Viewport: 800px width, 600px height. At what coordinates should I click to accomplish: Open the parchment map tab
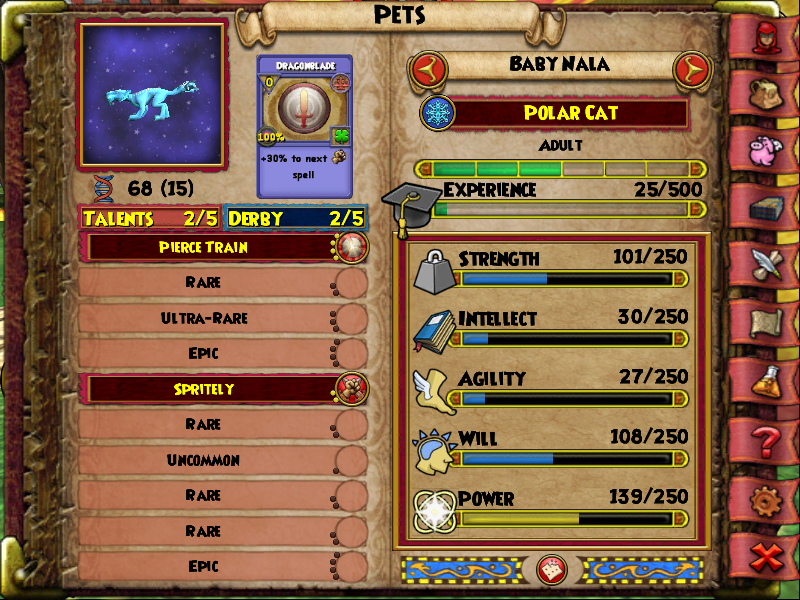(767, 322)
